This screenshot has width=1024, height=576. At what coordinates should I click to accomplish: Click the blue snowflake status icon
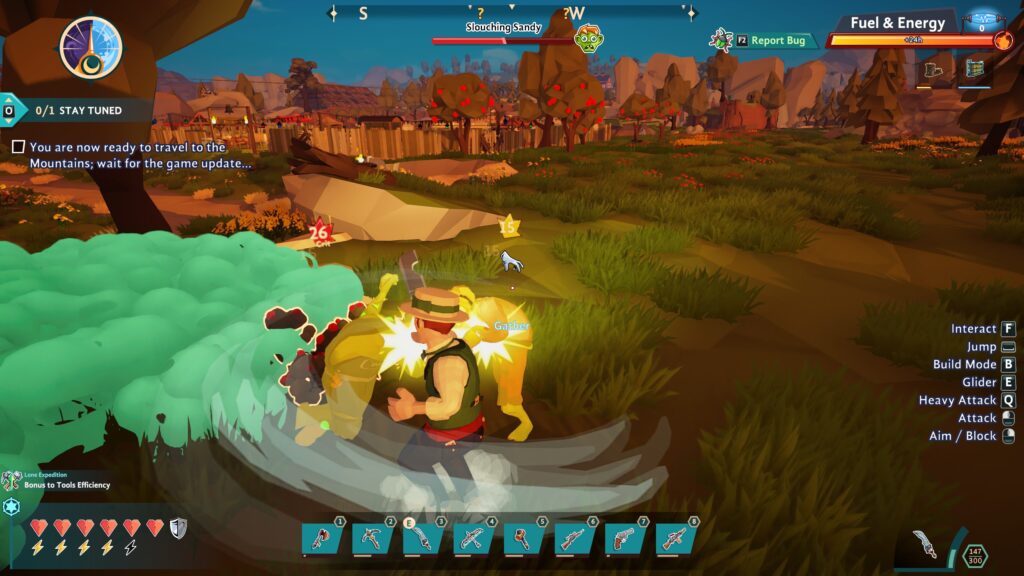pos(12,507)
